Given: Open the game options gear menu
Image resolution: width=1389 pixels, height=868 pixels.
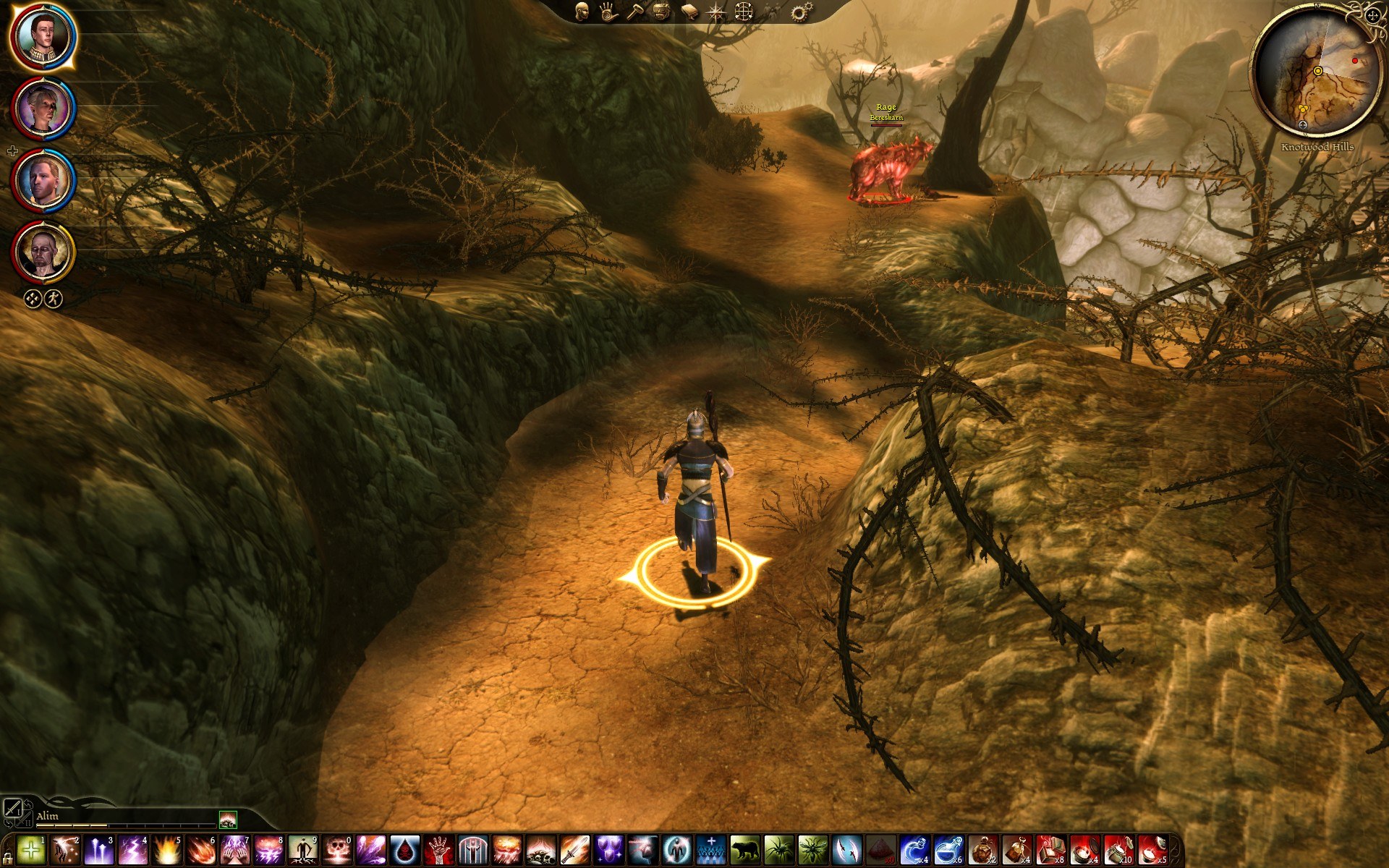Looking at the screenshot, I should coord(801,12).
